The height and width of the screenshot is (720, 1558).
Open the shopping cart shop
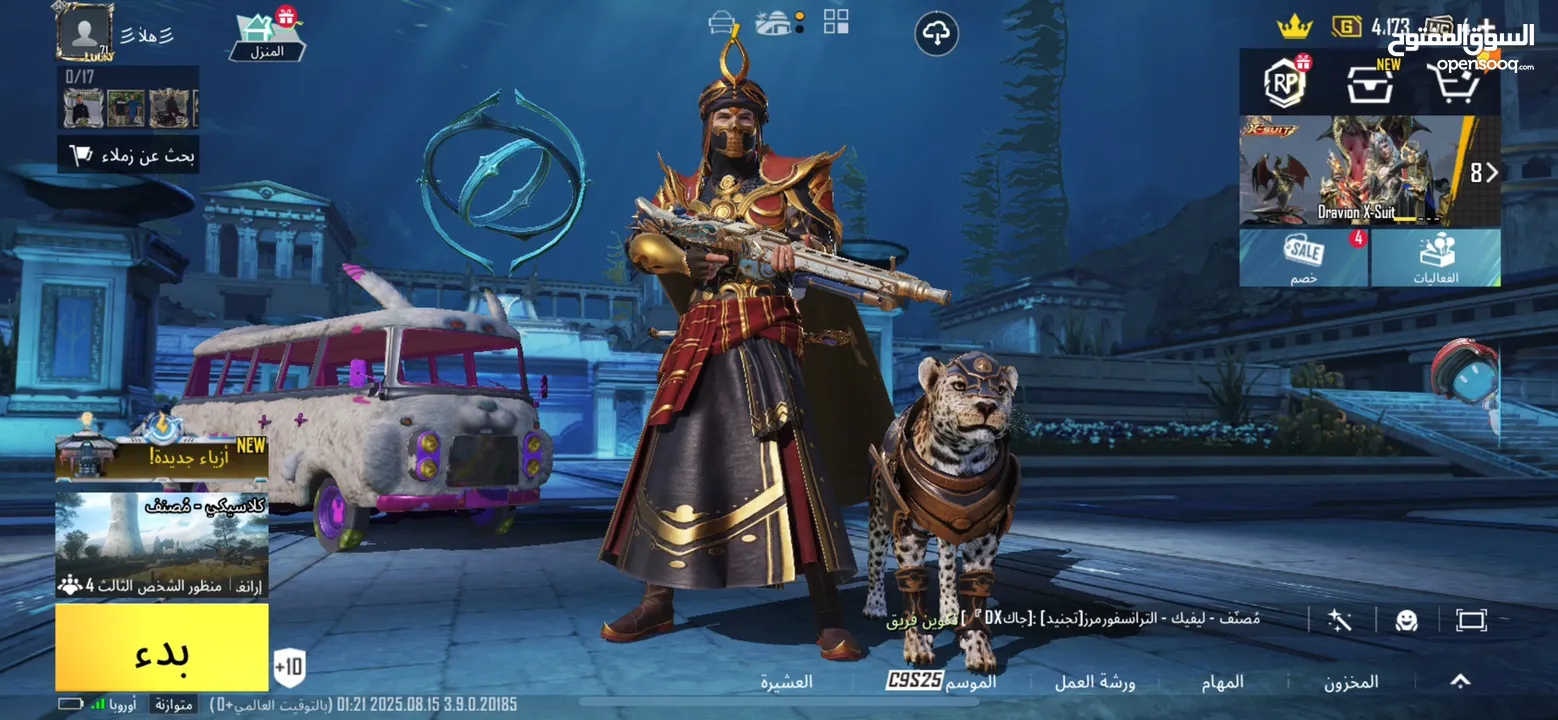point(1455,85)
